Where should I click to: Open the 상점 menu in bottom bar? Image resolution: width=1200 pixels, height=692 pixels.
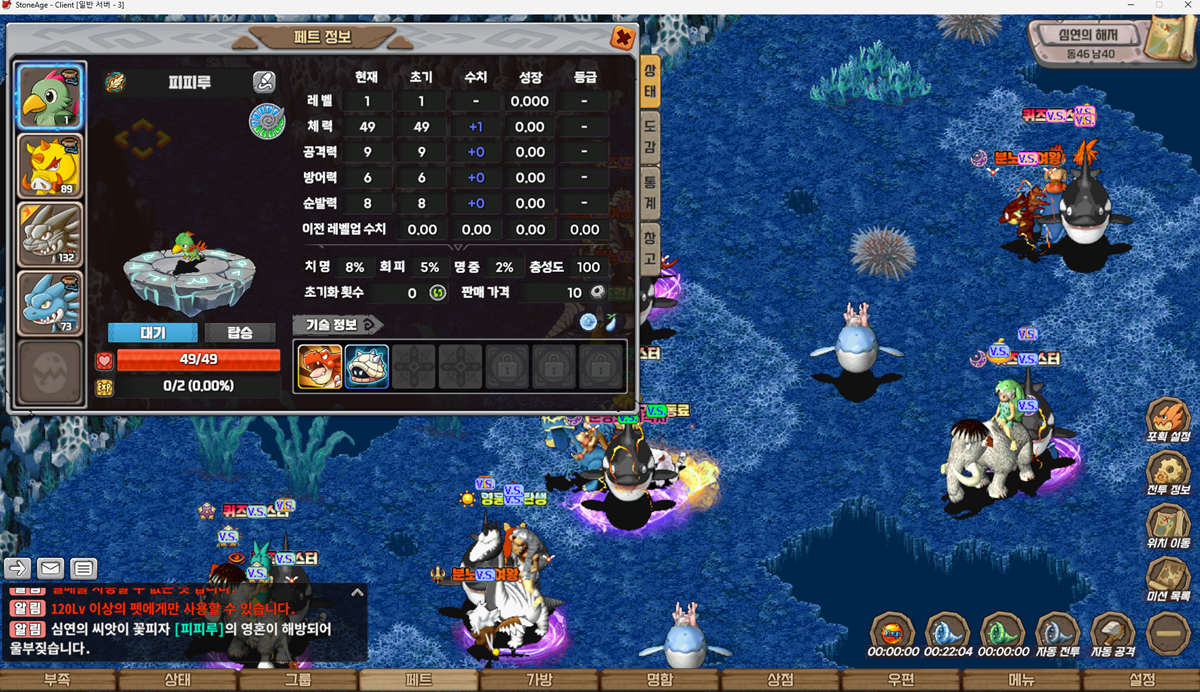click(x=780, y=680)
